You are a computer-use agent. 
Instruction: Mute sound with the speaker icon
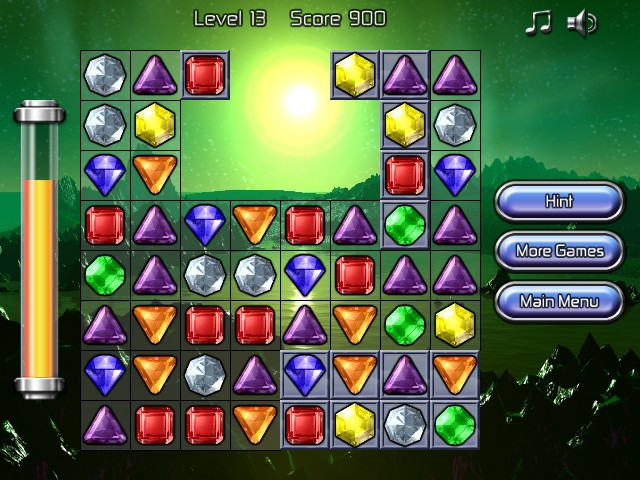pos(582,22)
